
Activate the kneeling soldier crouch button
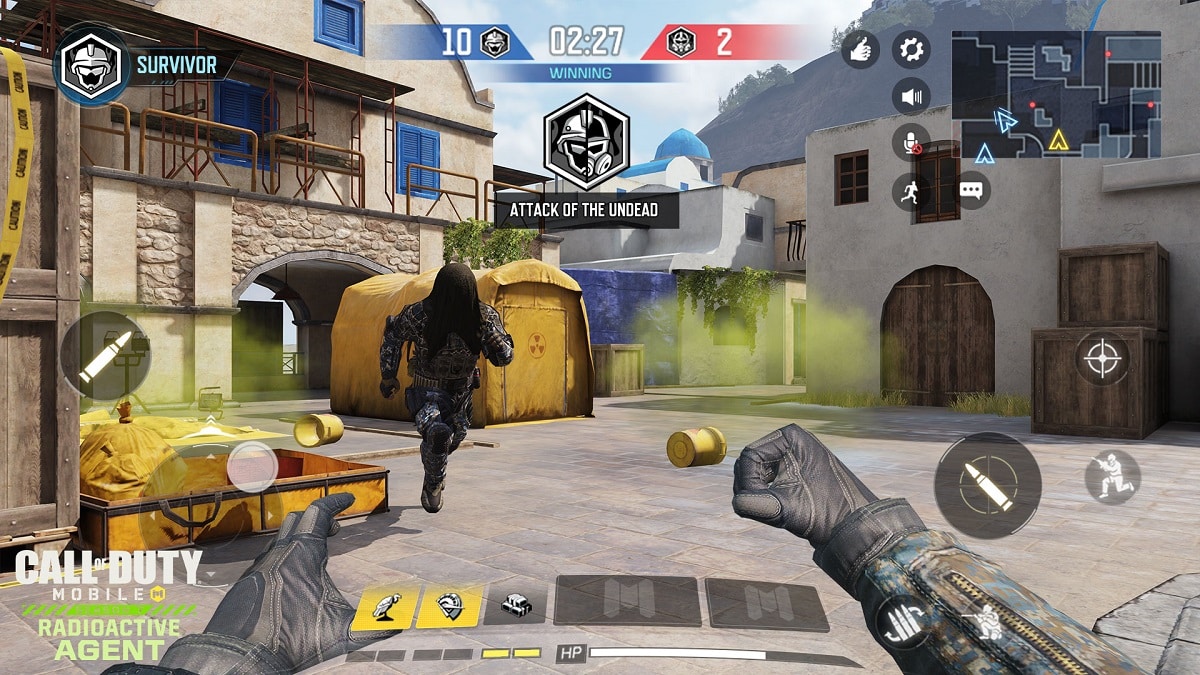pos(1112,476)
